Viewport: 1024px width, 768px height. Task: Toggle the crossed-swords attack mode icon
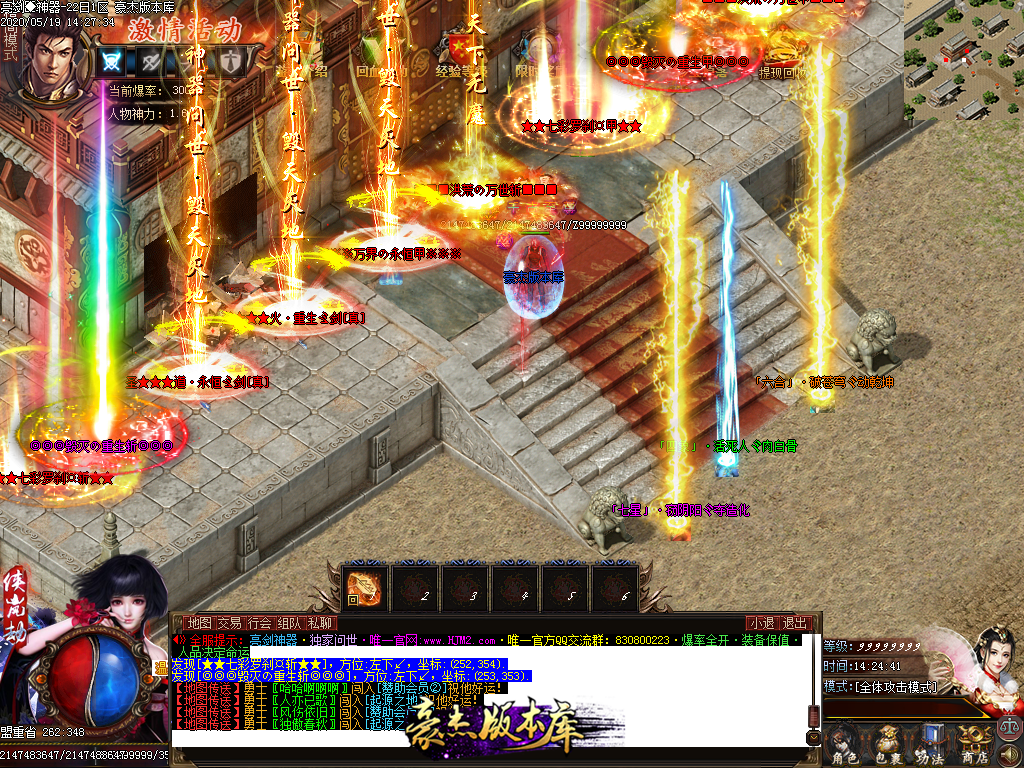113,60
